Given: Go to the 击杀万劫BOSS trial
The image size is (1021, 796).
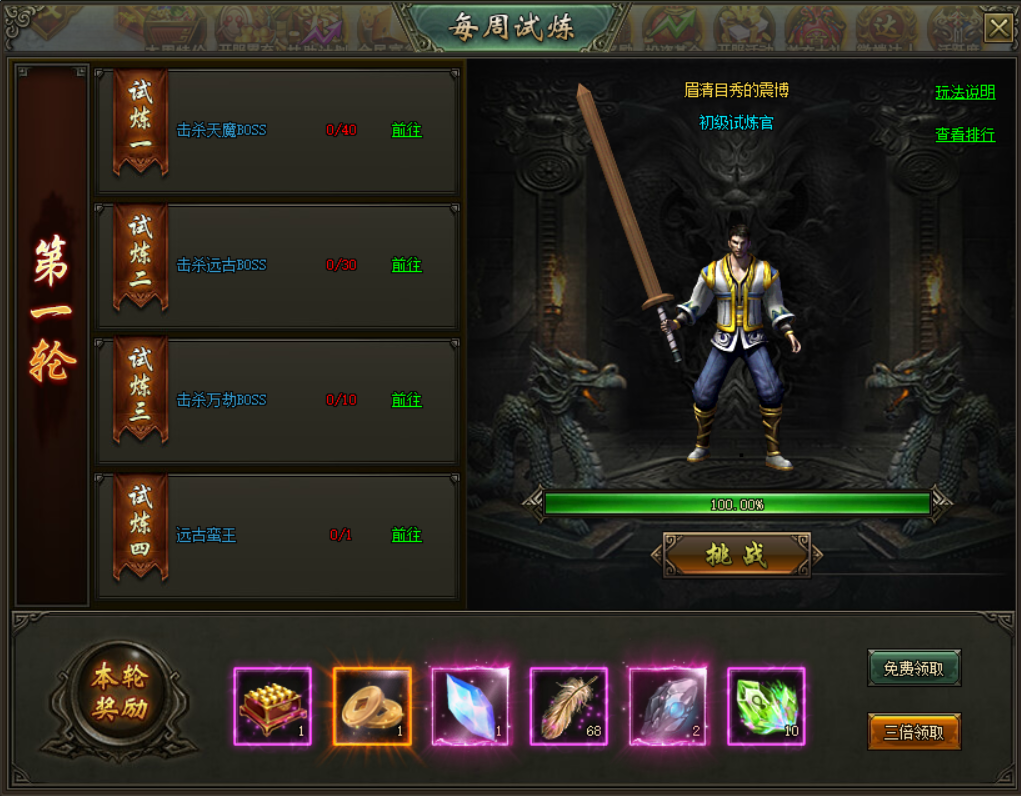Looking at the screenshot, I should tap(406, 400).
